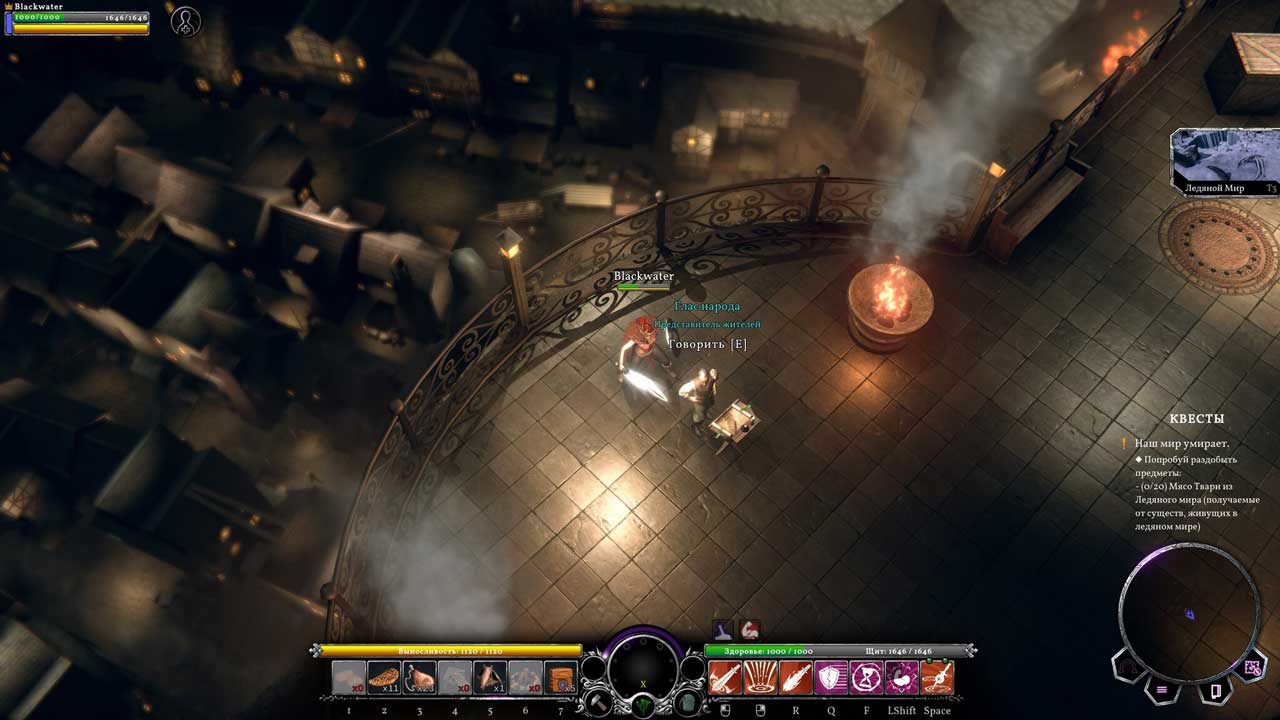Screen dimensions: 1280x720
Task: Activate the spinning sword ability on Space
Action: click(x=937, y=678)
